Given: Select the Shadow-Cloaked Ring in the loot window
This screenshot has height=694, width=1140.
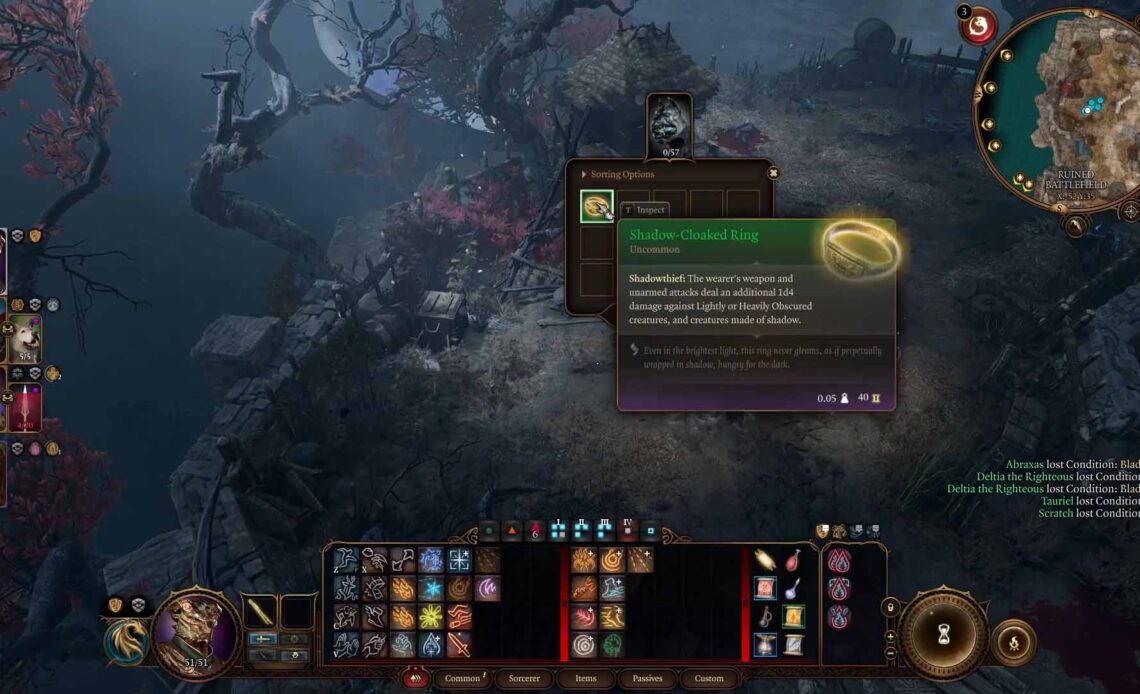Looking at the screenshot, I should tap(597, 207).
